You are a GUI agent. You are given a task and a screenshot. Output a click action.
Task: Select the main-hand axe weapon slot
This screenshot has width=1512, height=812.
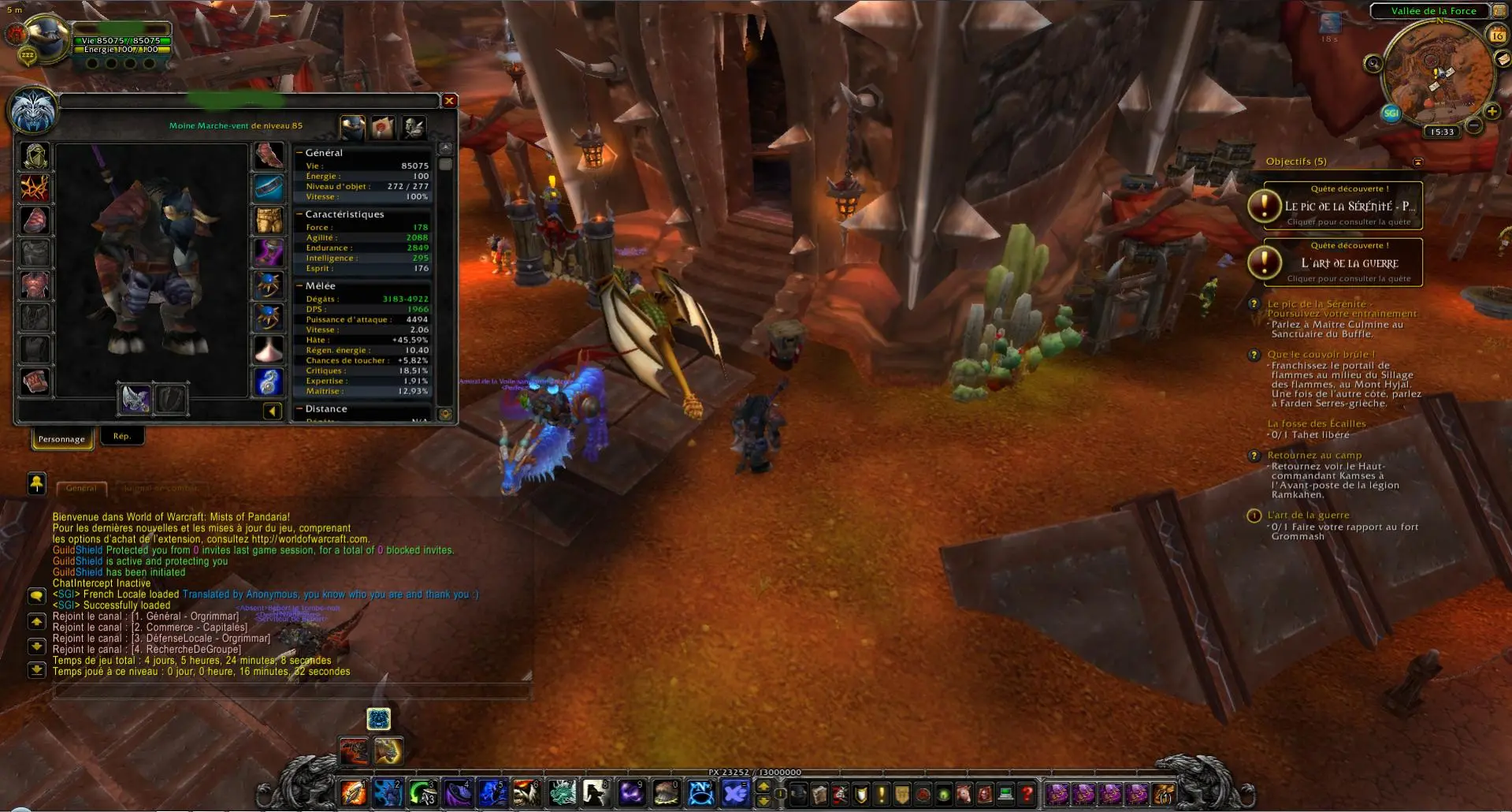pos(135,400)
